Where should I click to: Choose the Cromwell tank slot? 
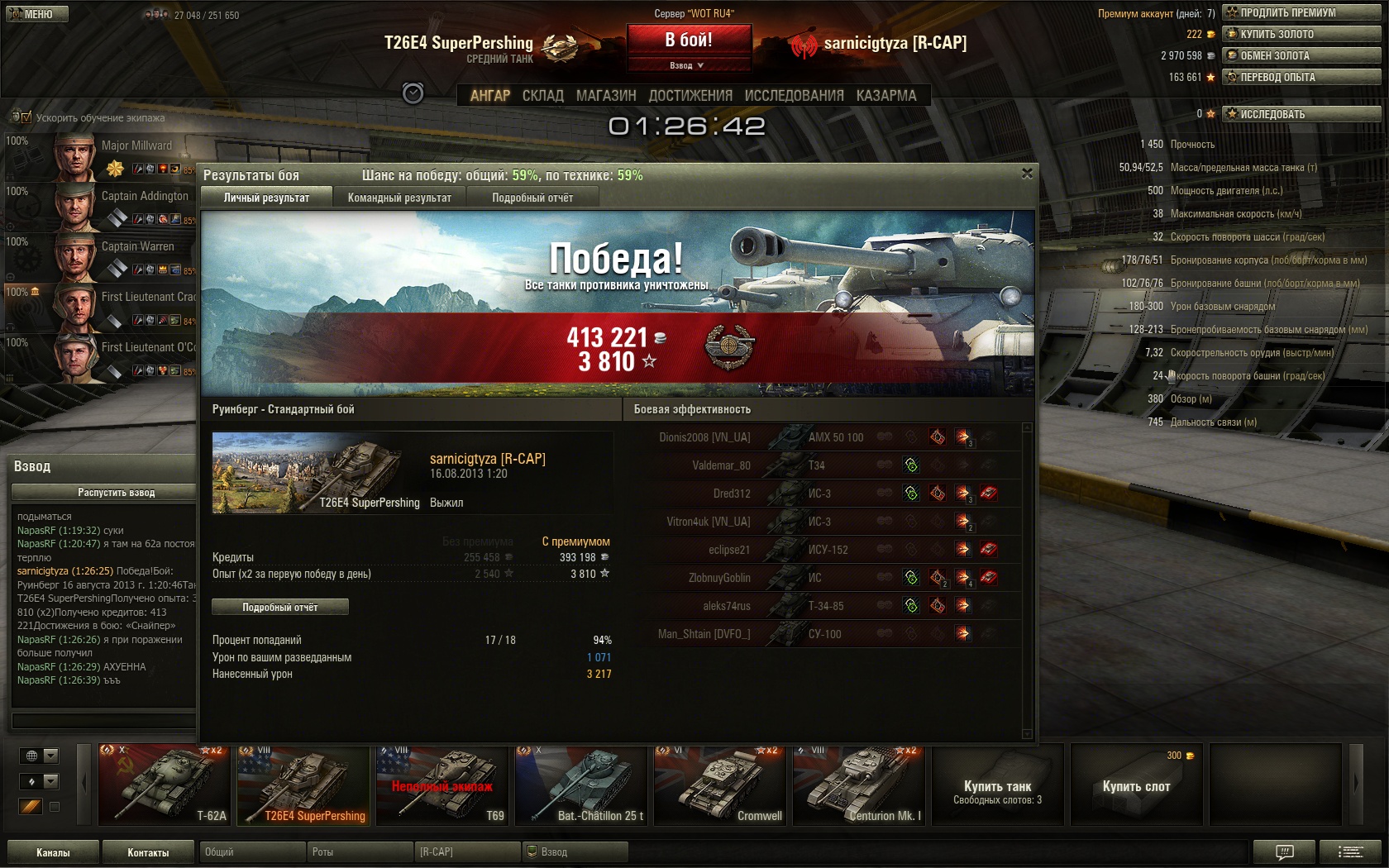click(x=719, y=785)
